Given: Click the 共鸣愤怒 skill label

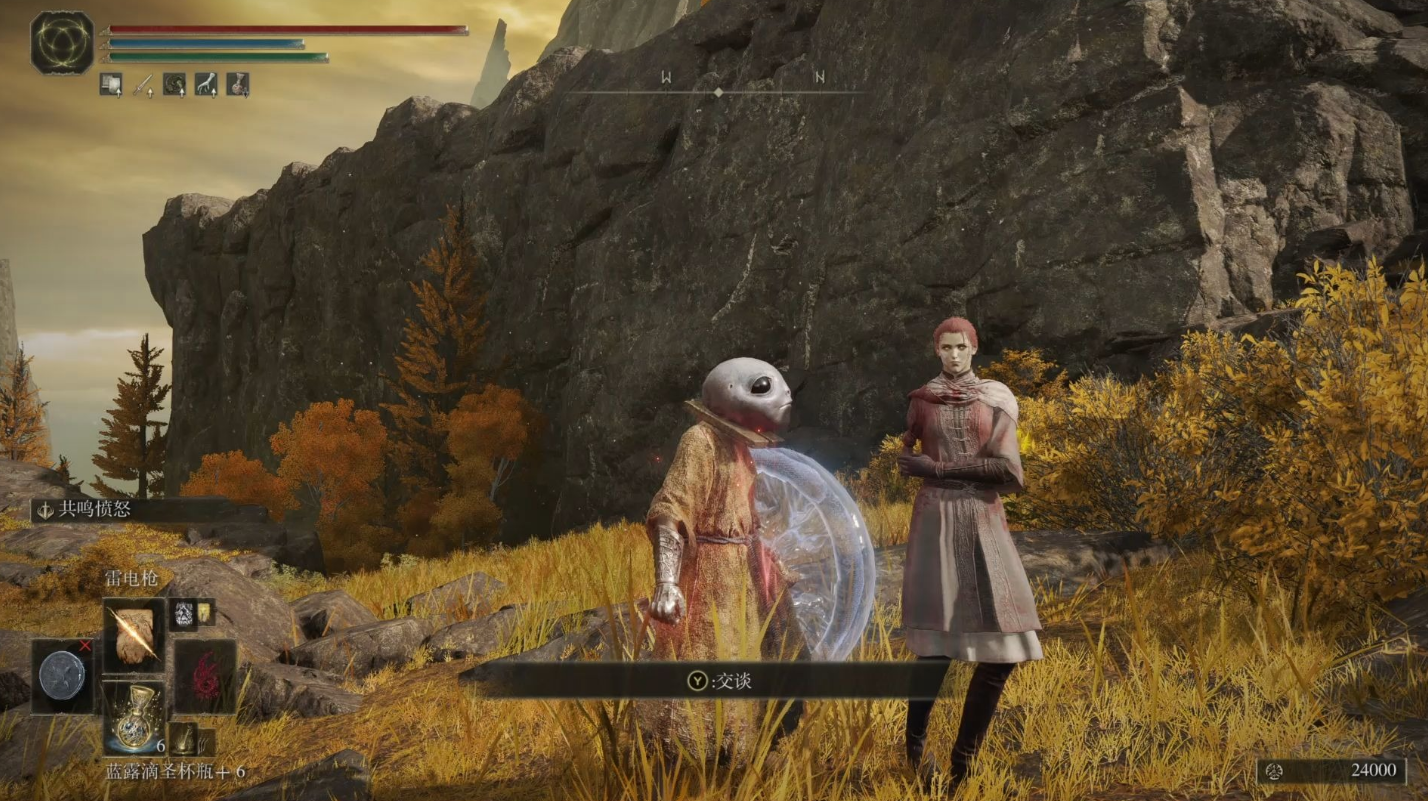Looking at the screenshot, I should 96,510.
